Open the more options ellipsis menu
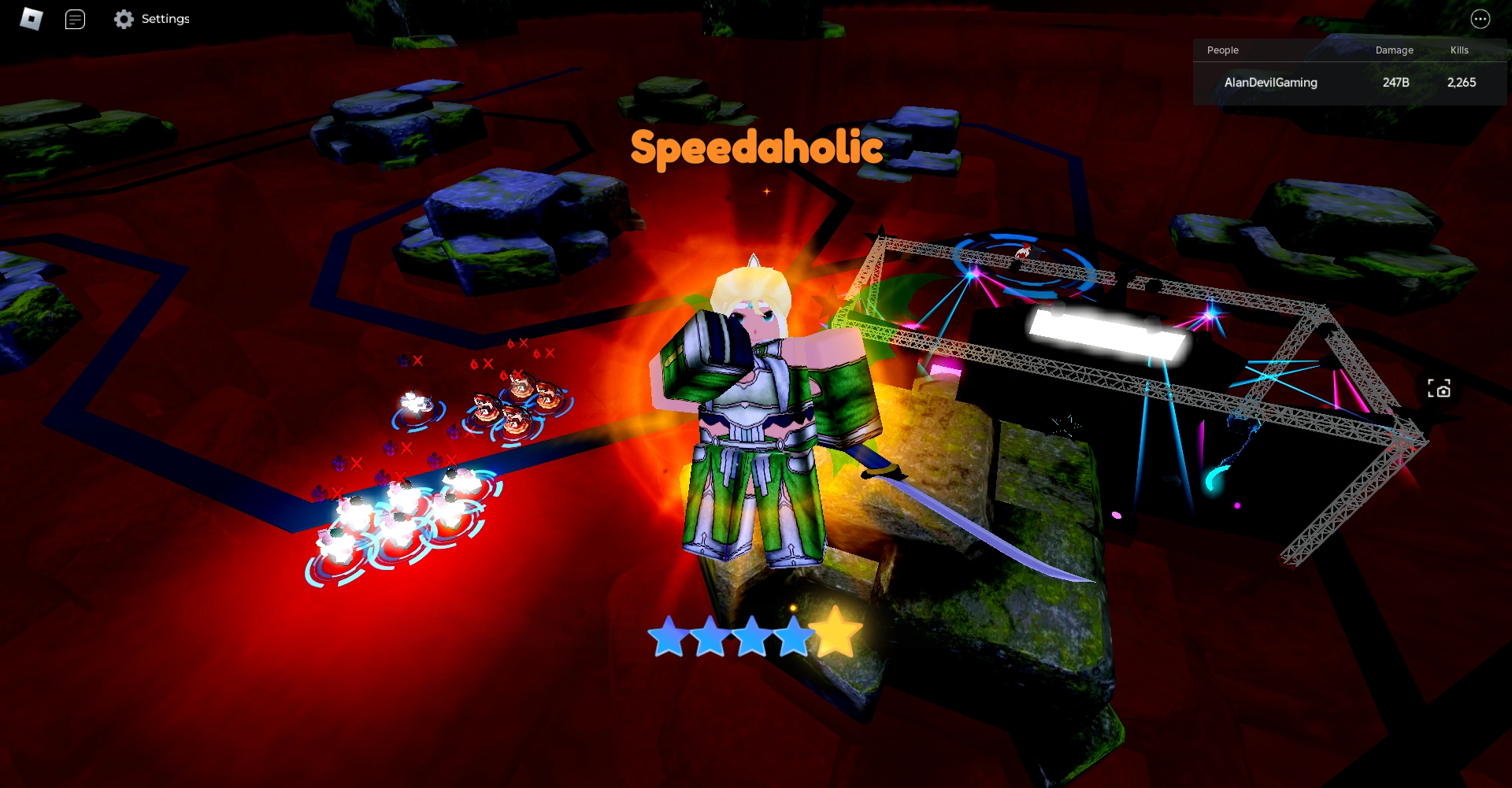 1480,19
